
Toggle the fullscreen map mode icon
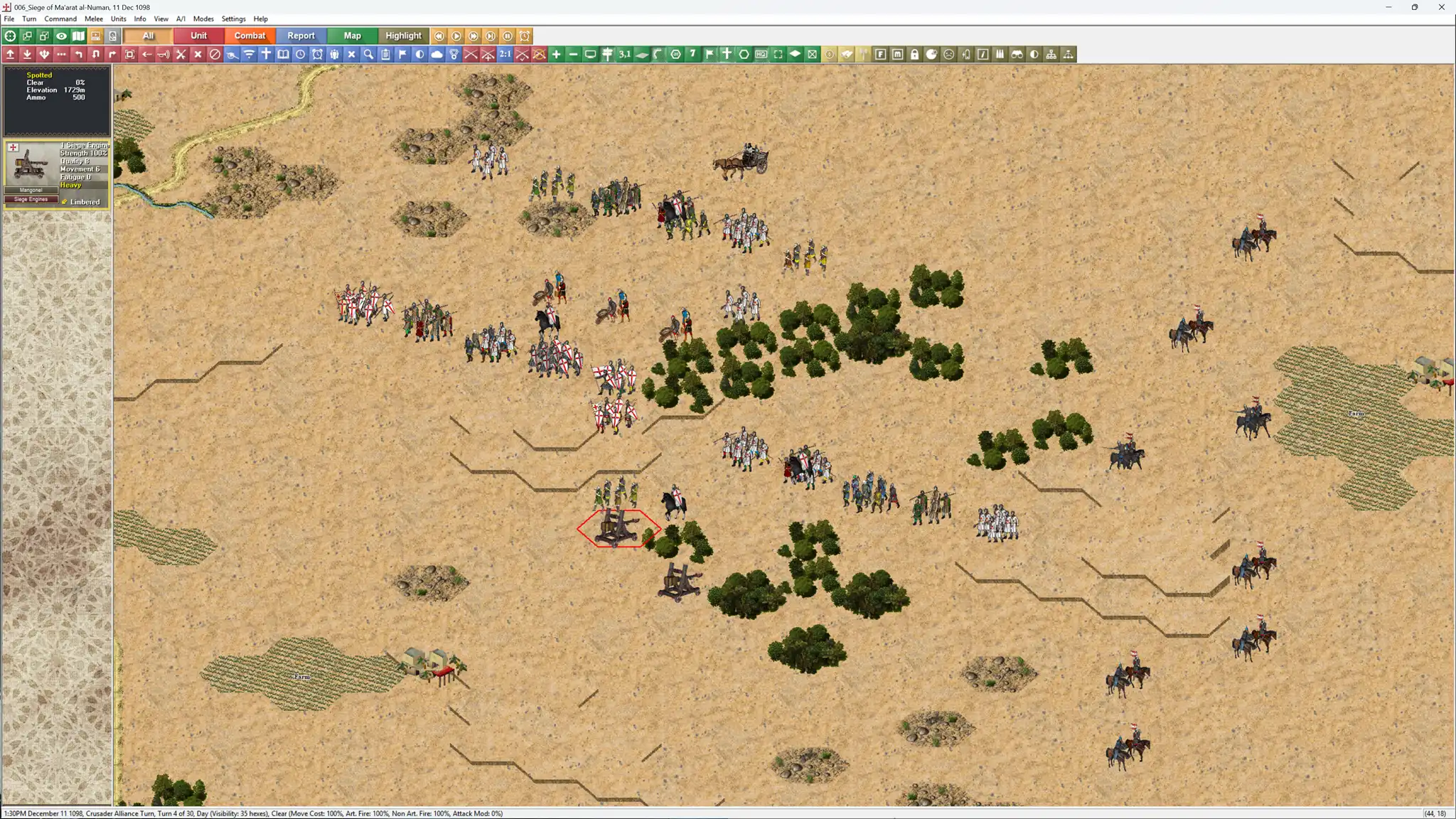tap(779, 54)
